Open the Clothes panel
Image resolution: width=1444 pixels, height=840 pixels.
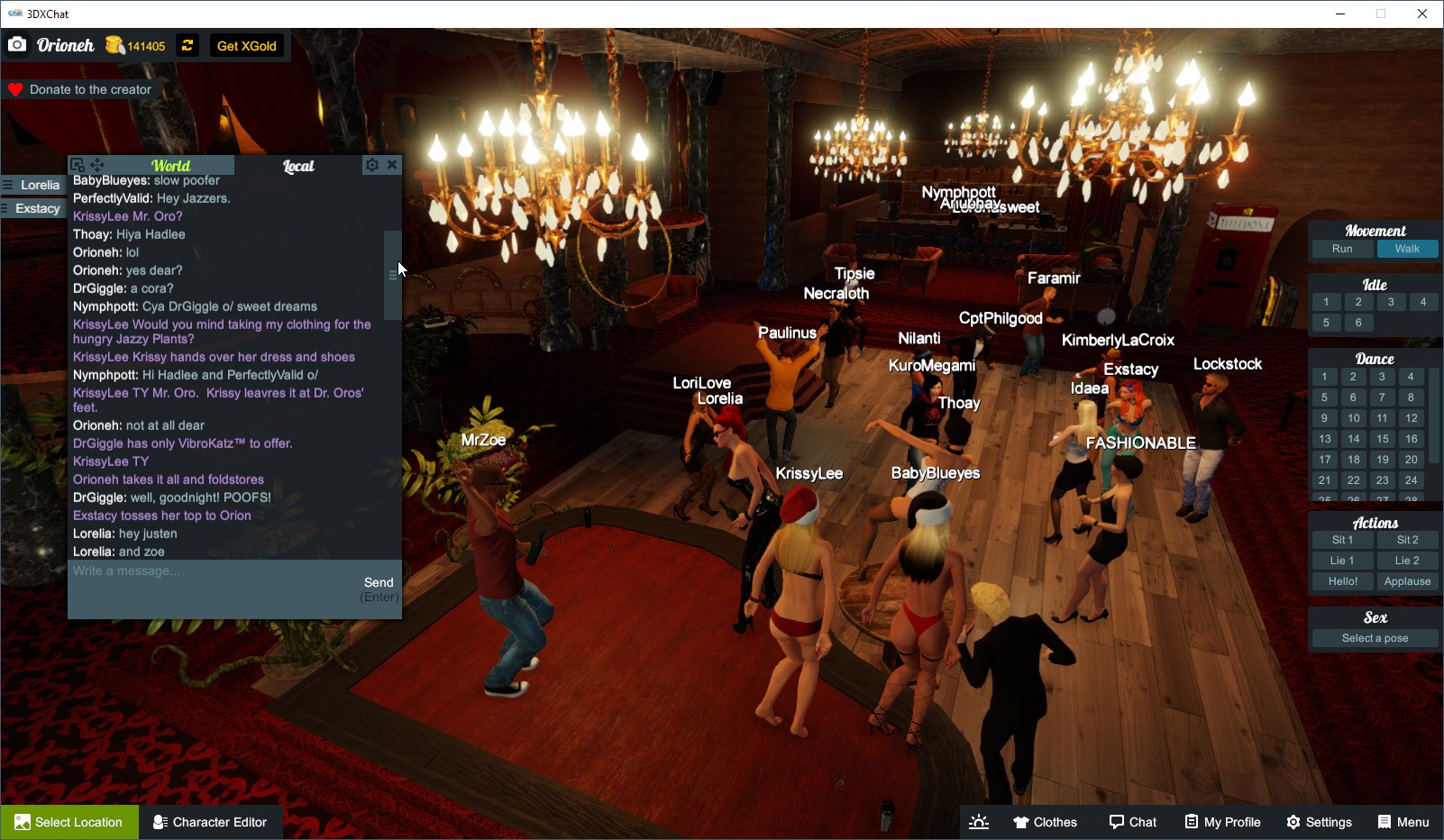[1046, 821]
